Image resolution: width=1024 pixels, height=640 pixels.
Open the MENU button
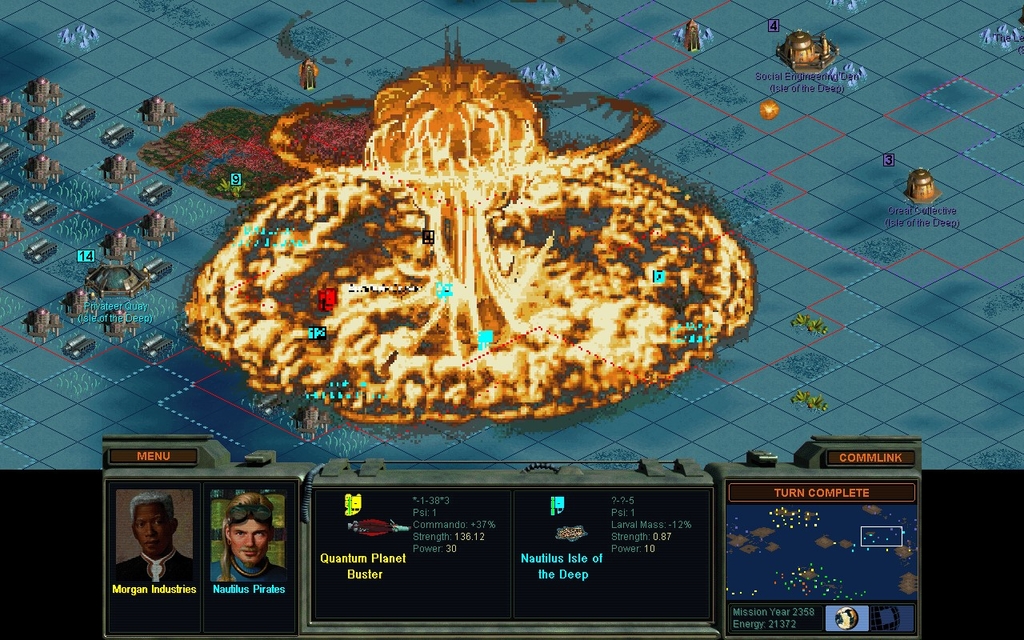point(153,456)
